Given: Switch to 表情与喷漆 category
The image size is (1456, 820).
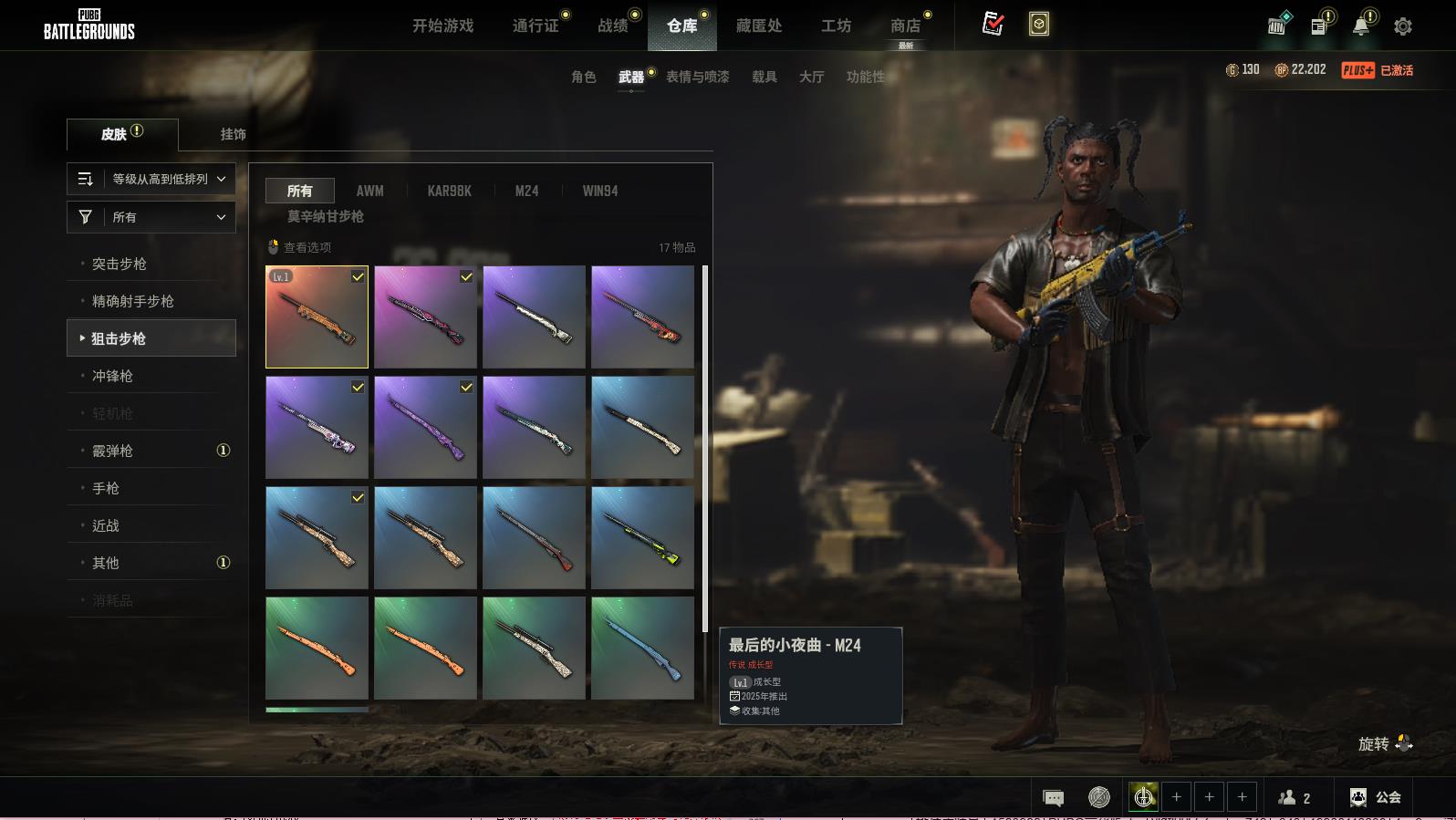Looking at the screenshot, I should click(697, 77).
